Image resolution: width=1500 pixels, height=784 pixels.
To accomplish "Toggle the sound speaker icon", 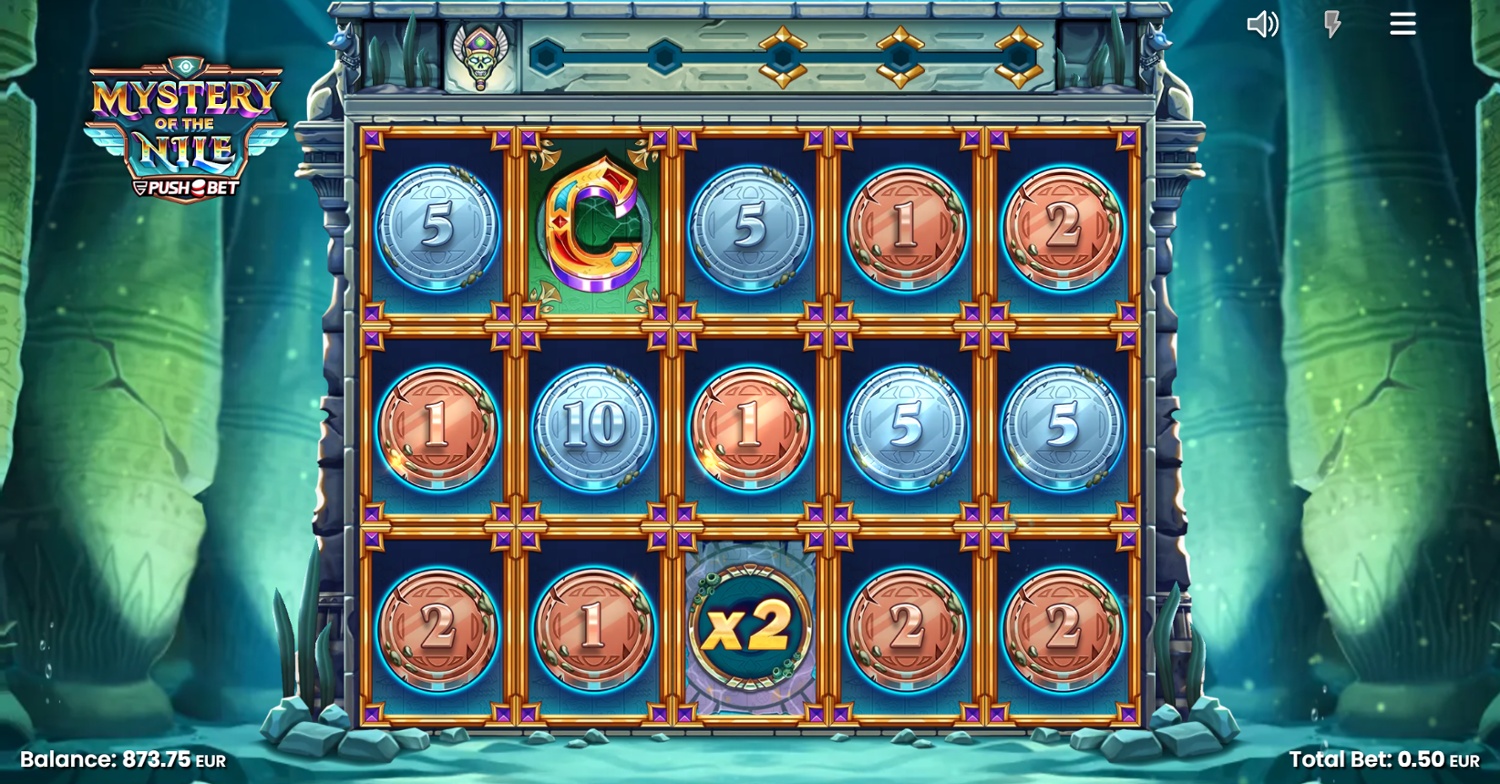I will click(1262, 24).
